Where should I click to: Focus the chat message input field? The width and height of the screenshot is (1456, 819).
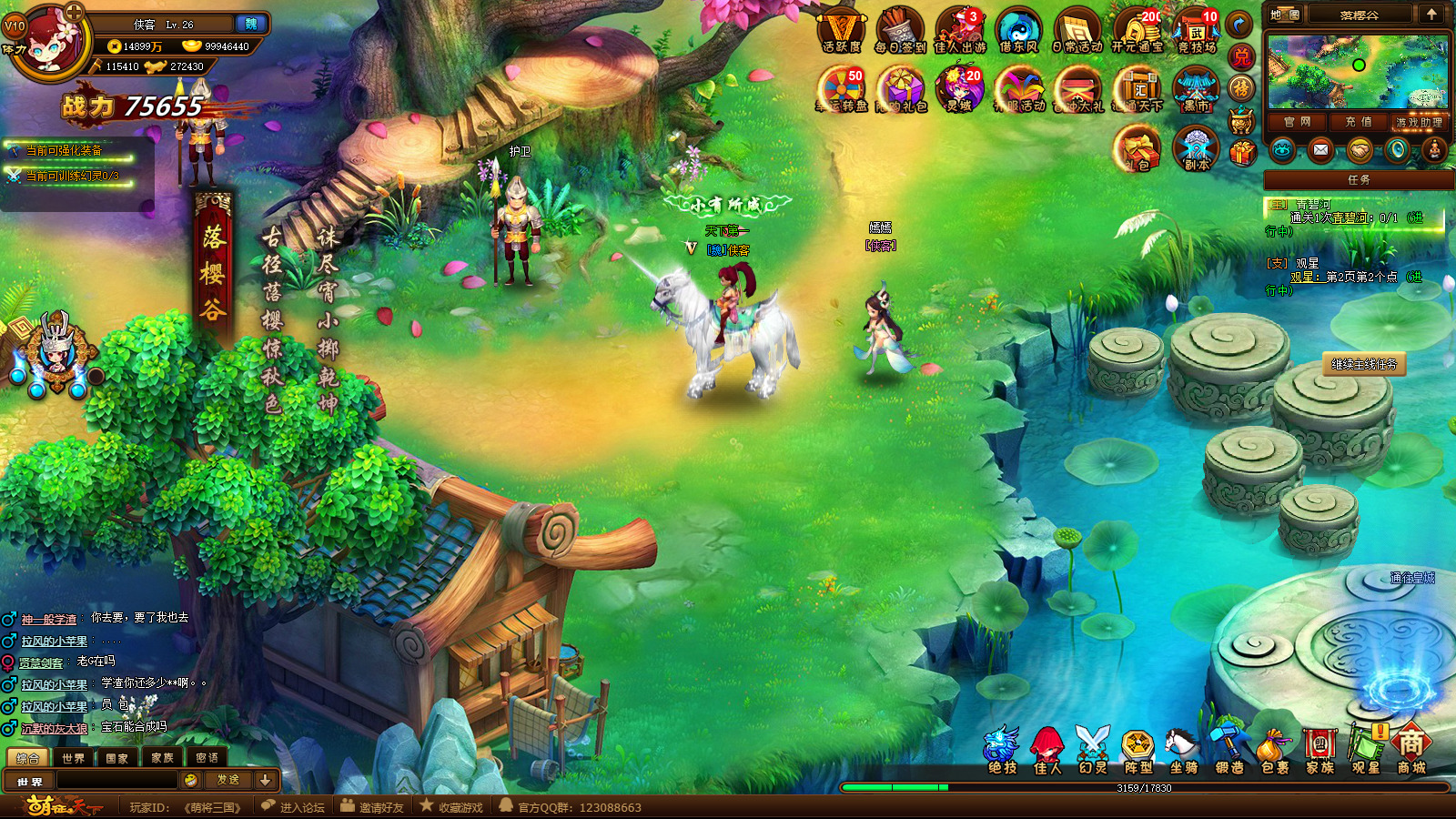point(117,780)
